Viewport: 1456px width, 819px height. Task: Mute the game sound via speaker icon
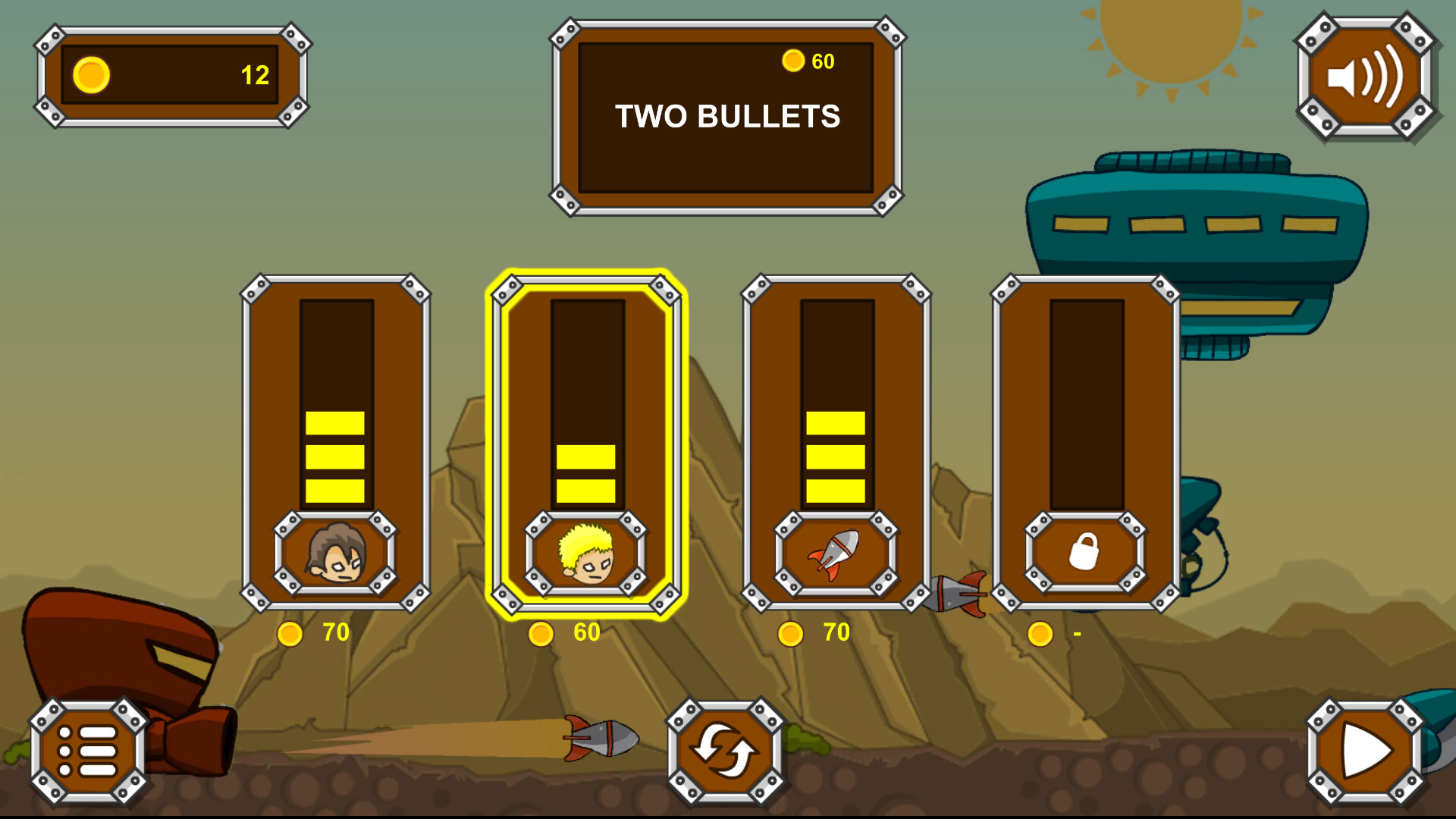(x=1365, y=80)
